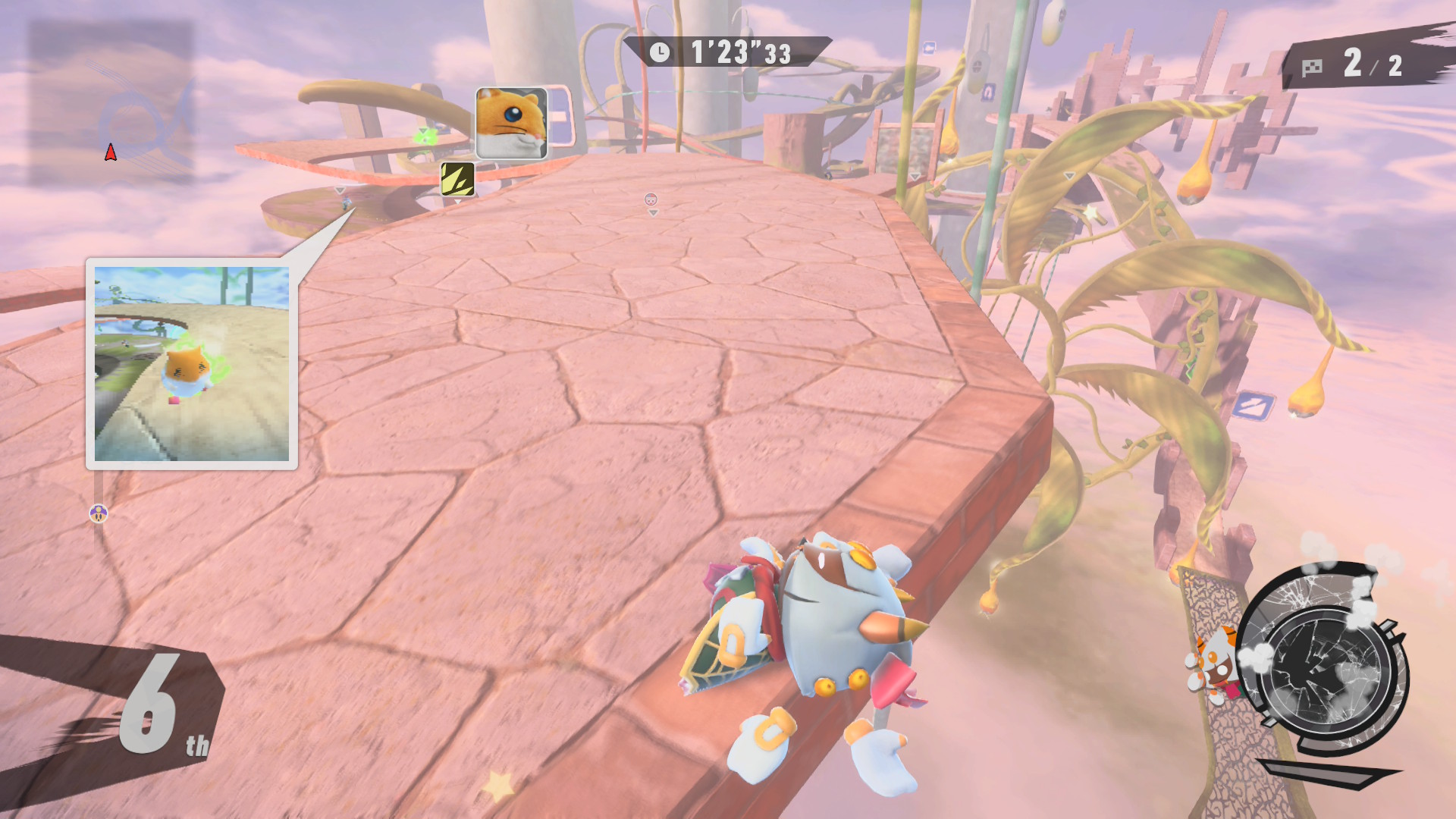Screen dimensions: 1456x819
Task: Click the translucent track minimap
Action: (x=111, y=103)
